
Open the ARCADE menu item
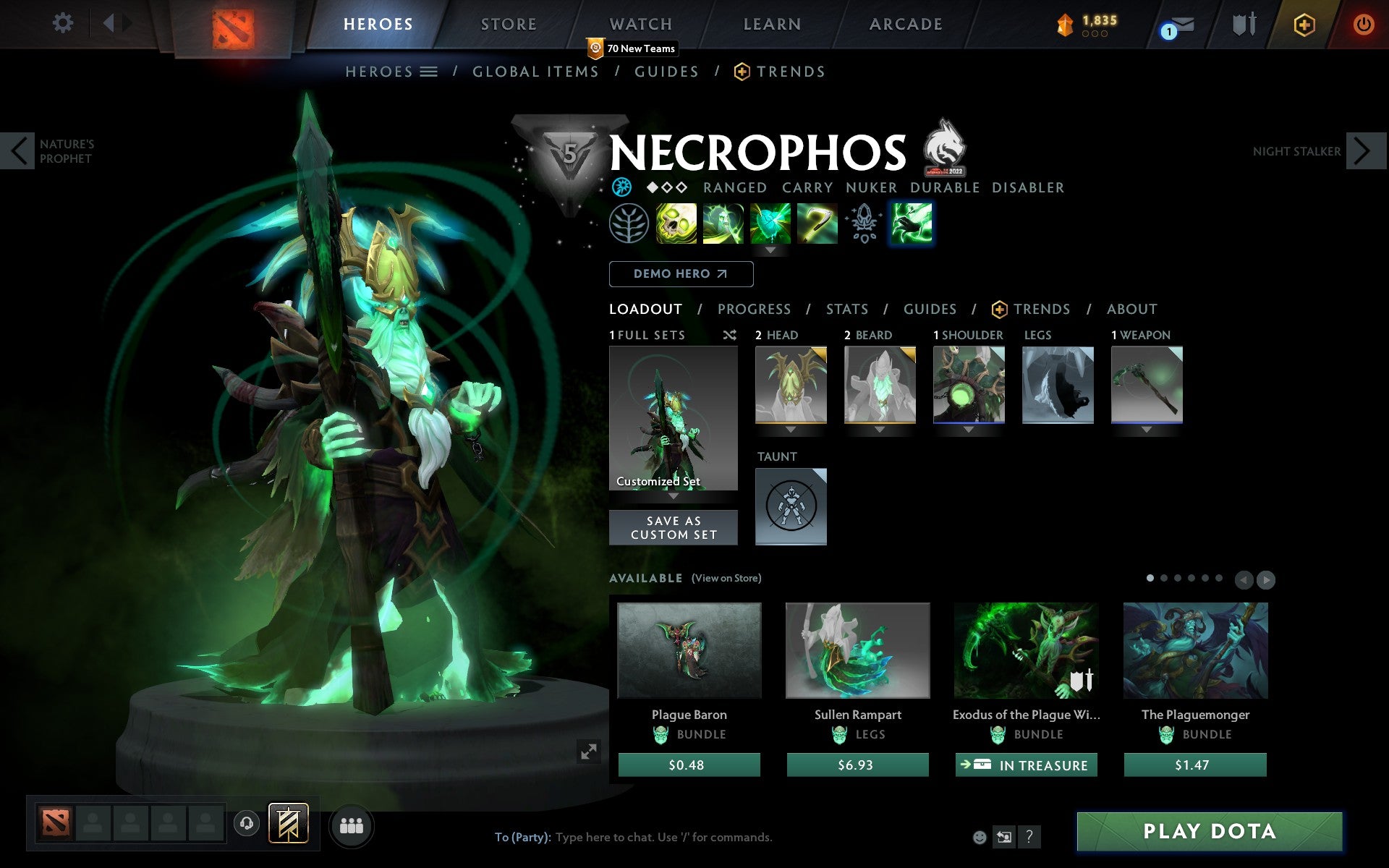pos(904,24)
